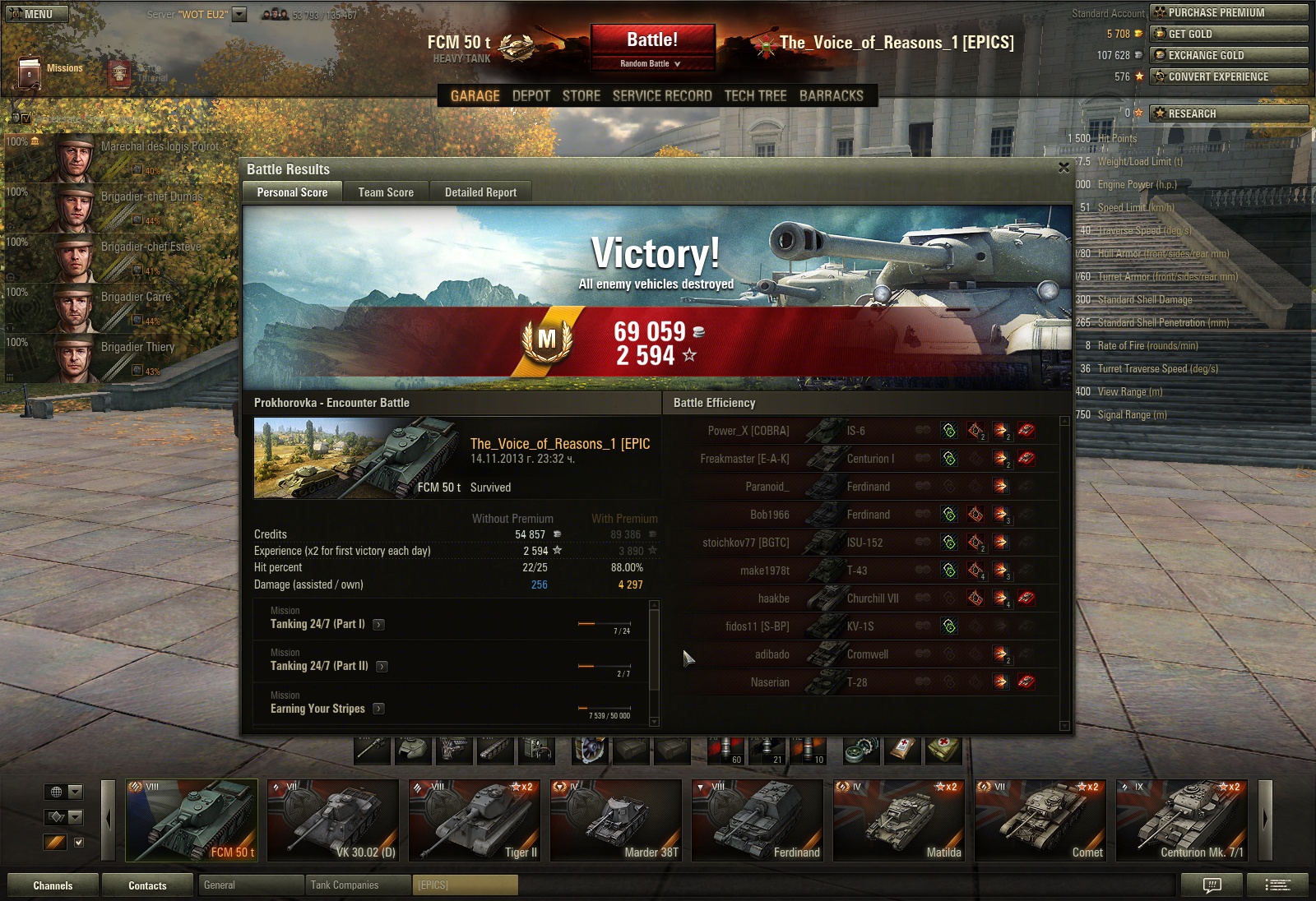Click Purchase Premium button
The width and height of the screenshot is (1316, 901).
[x=1228, y=12]
